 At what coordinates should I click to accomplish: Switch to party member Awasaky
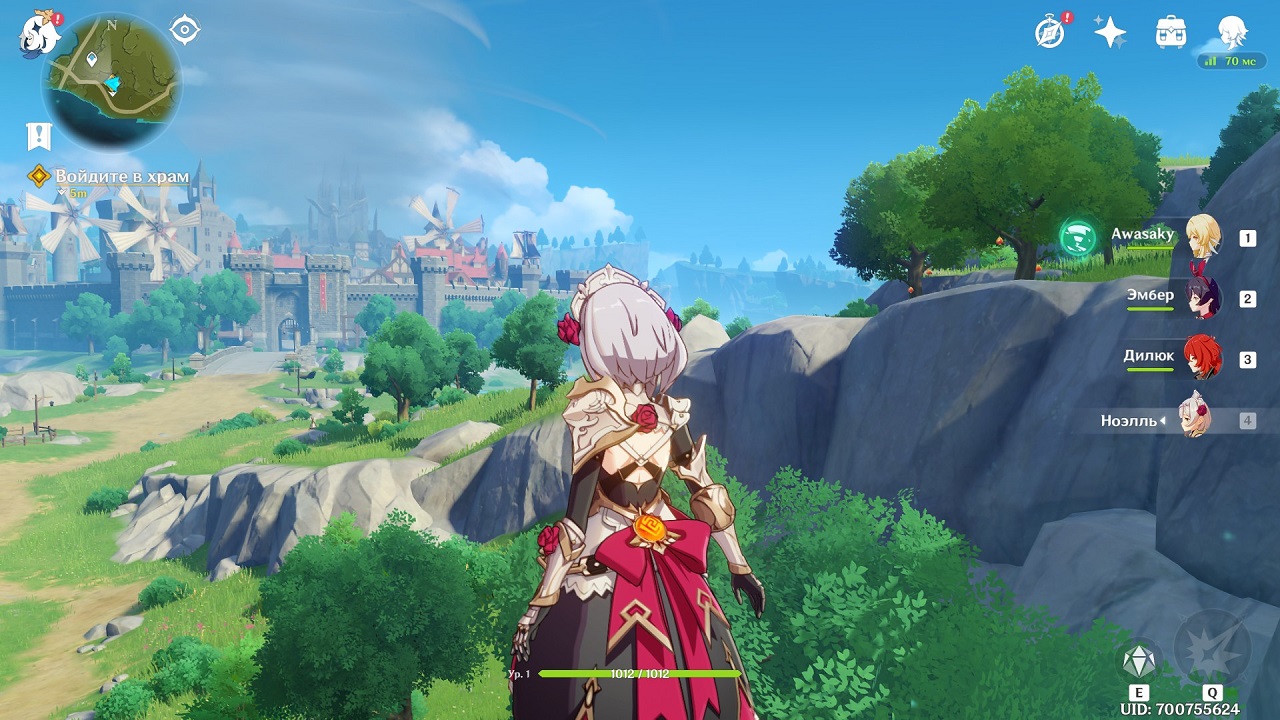coord(1203,237)
